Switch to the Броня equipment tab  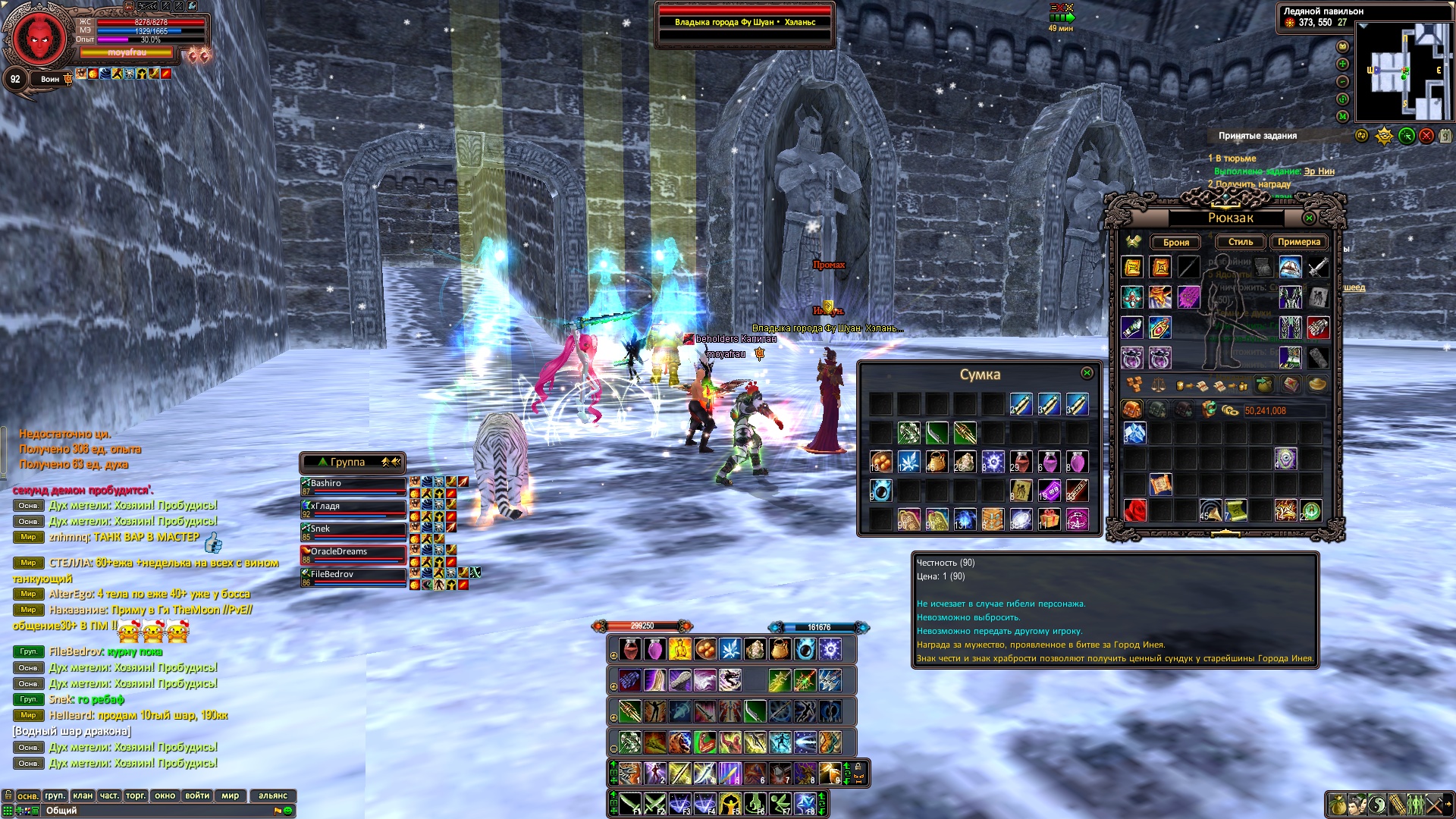pos(1175,243)
